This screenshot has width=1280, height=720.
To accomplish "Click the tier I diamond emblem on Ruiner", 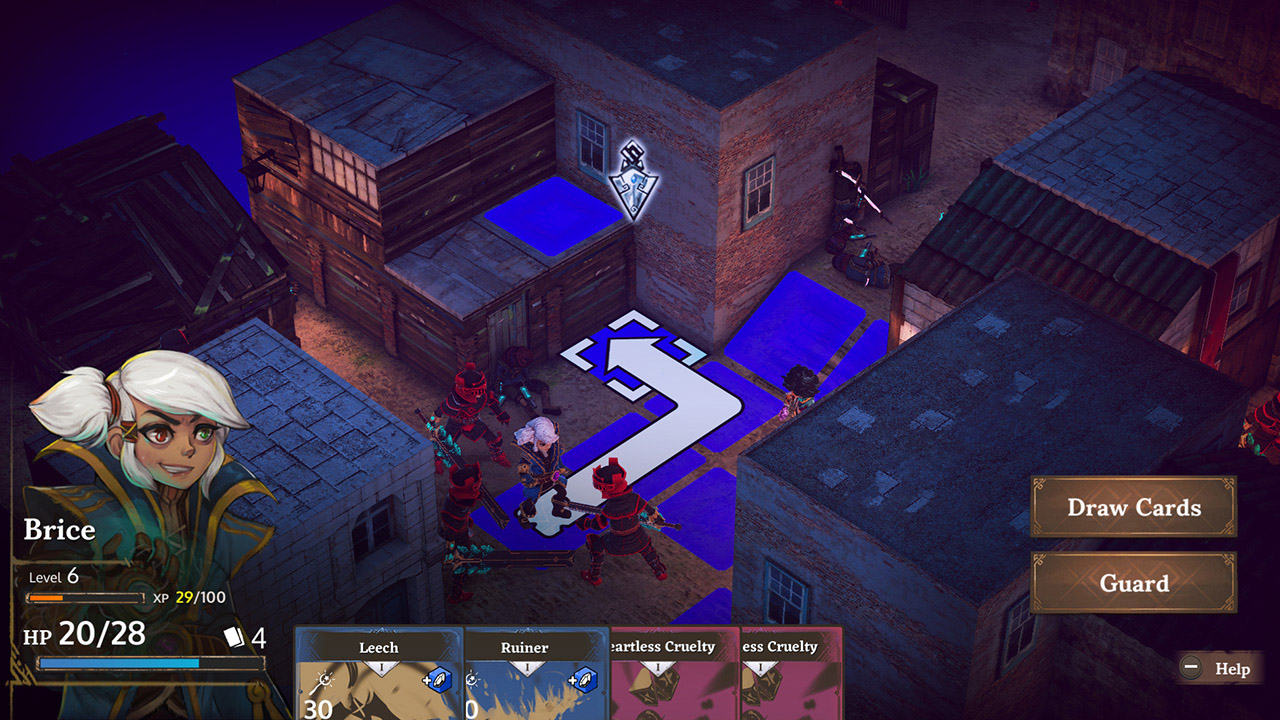I will (x=528, y=666).
